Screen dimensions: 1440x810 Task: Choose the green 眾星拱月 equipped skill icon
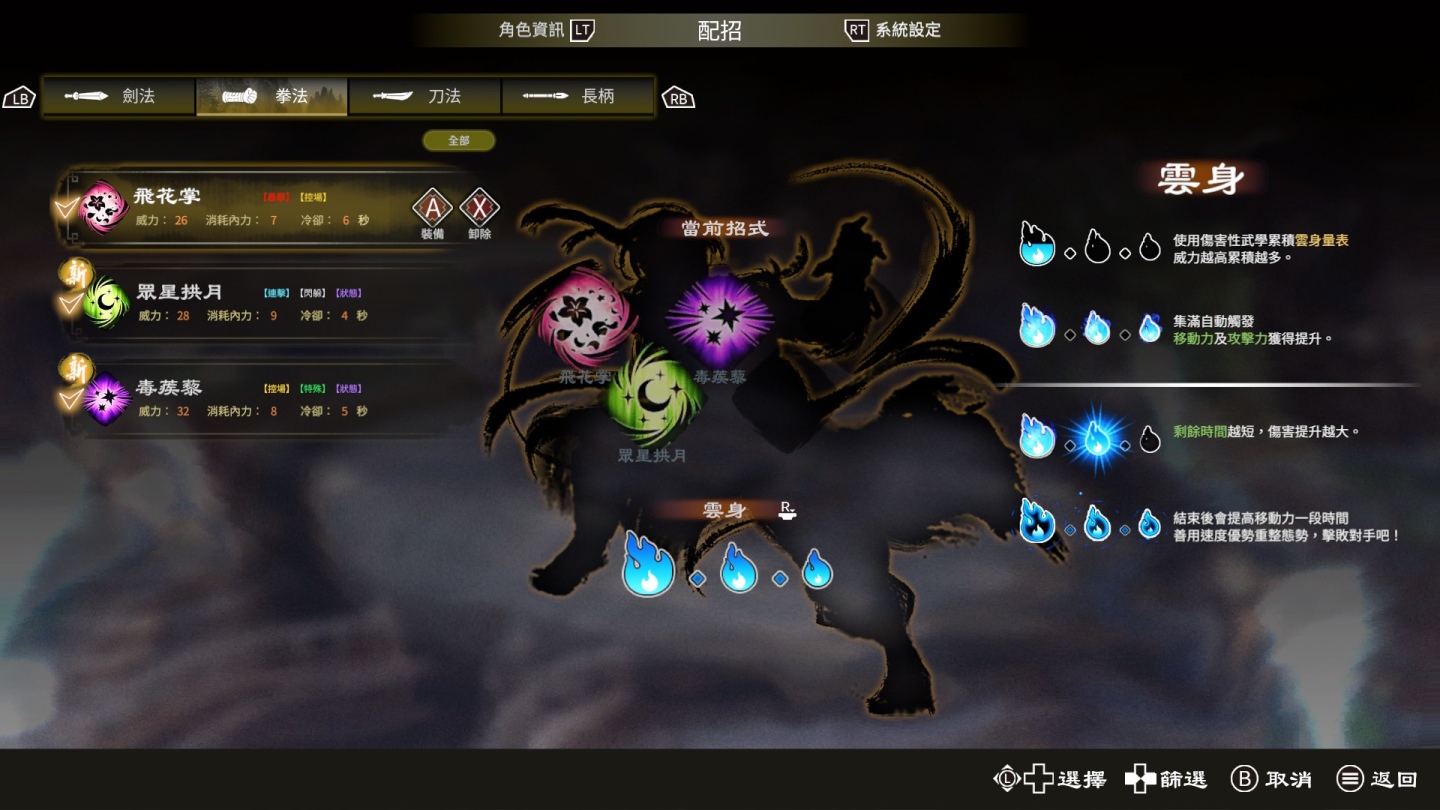click(x=653, y=397)
